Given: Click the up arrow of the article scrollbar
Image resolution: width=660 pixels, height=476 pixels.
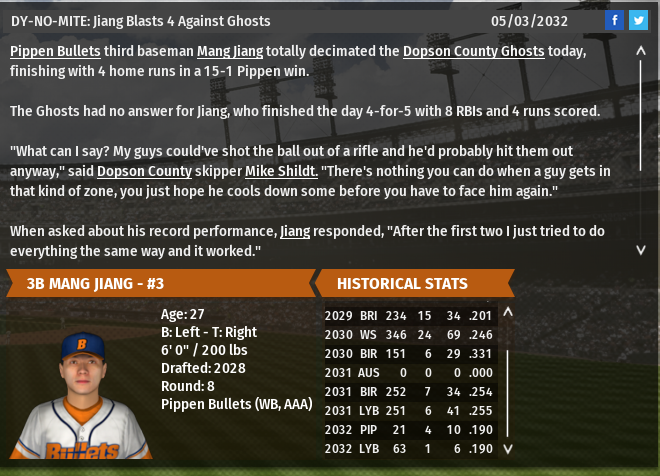Looking at the screenshot, I should point(641,50).
